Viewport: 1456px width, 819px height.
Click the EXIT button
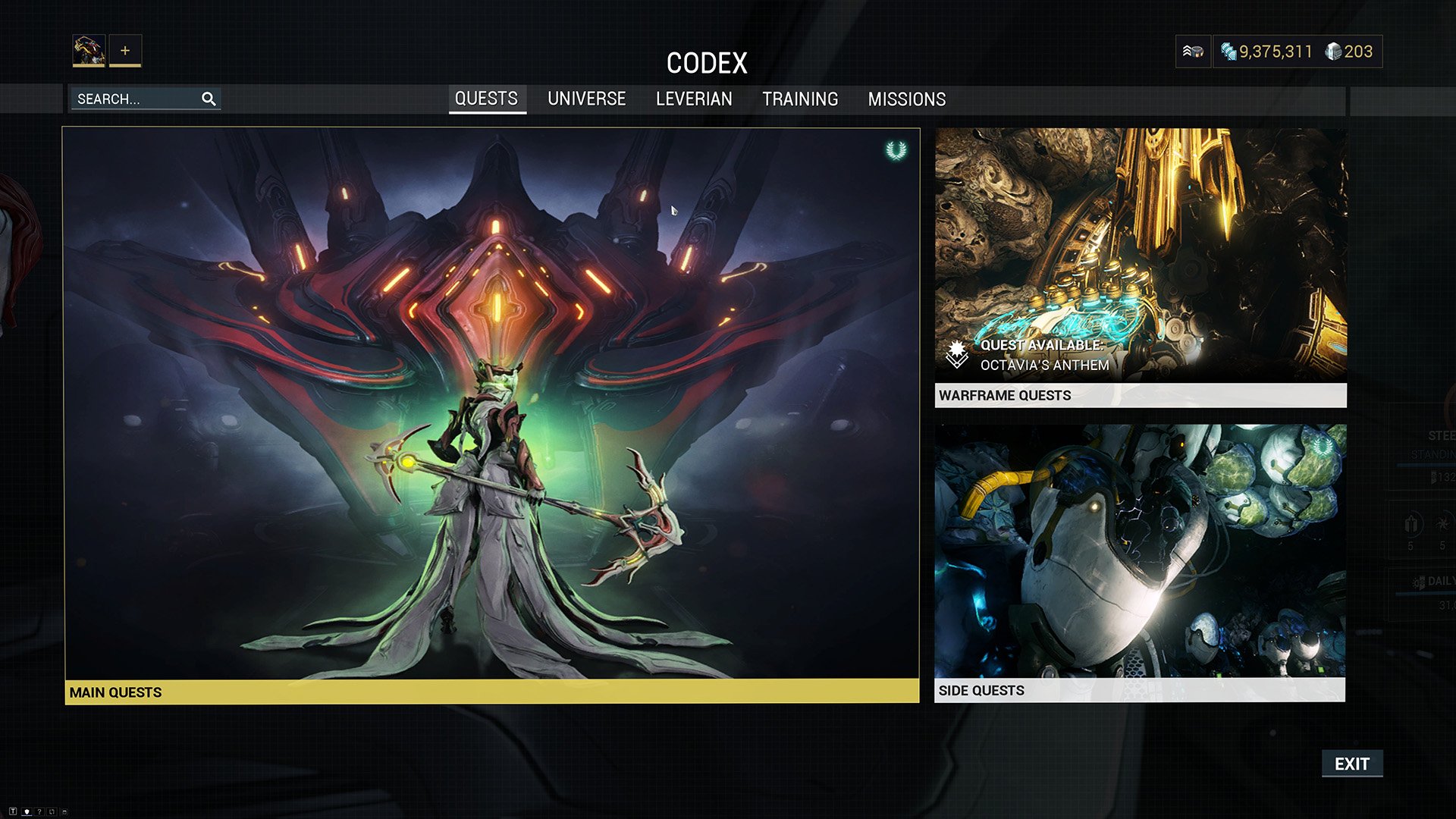(1353, 764)
